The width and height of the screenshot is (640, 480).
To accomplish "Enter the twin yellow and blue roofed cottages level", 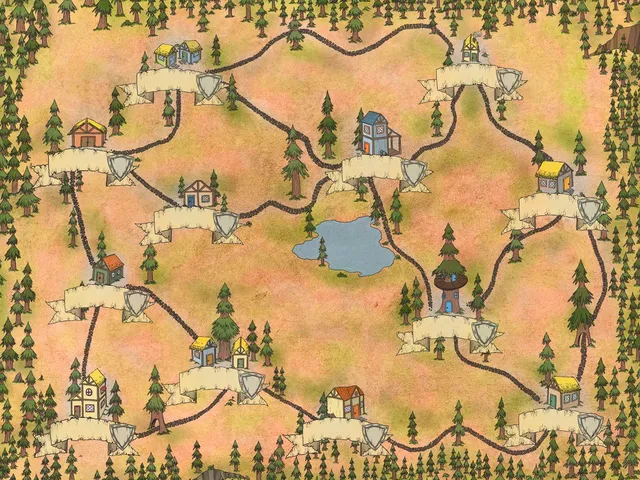I will click(x=178, y=54).
